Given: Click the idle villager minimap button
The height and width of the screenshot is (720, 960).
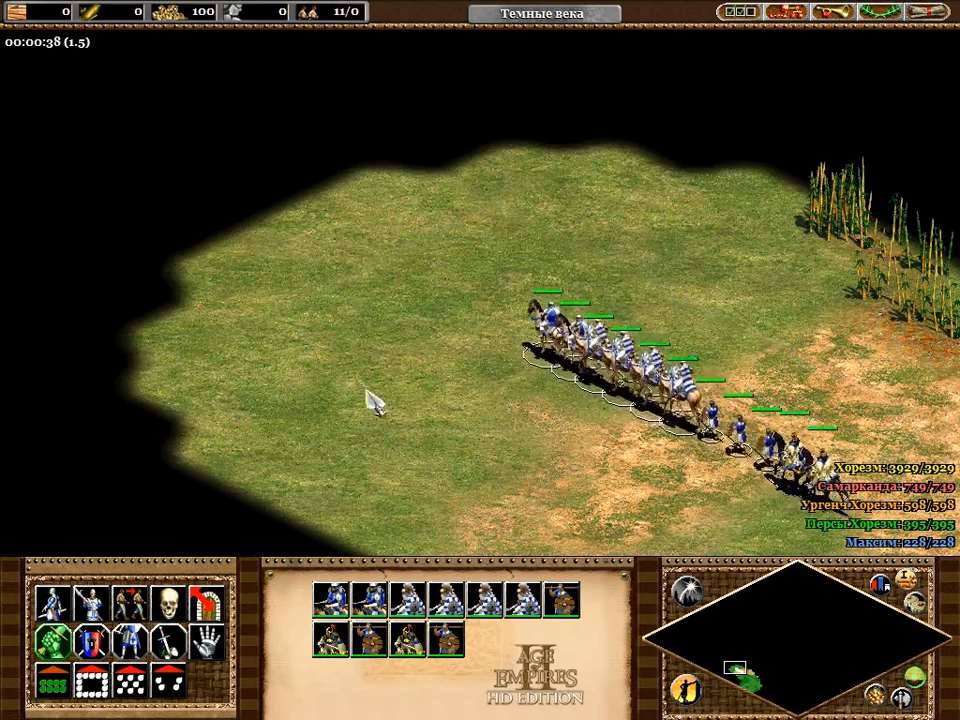Looking at the screenshot, I should click(685, 688).
